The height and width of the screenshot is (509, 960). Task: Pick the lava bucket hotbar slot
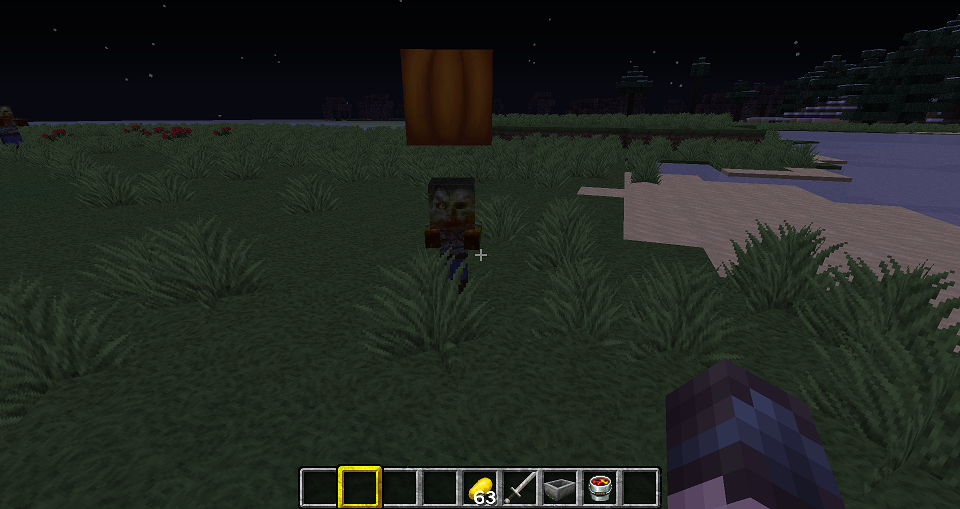click(600, 488)
